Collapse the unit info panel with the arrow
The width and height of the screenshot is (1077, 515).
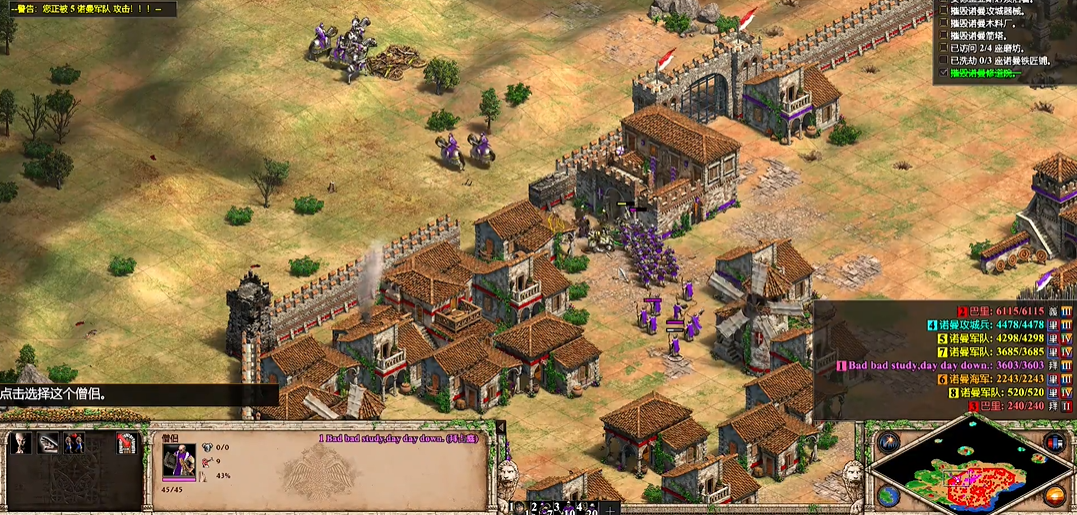(500, 428)
